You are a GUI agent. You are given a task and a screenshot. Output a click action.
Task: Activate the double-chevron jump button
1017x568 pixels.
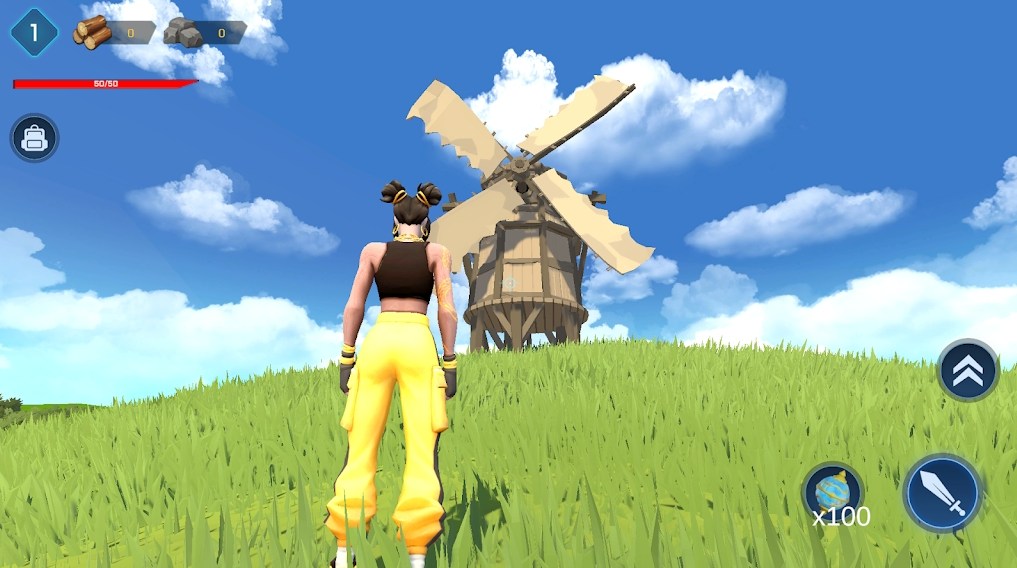pyautogui.click(x=967, y=371)
